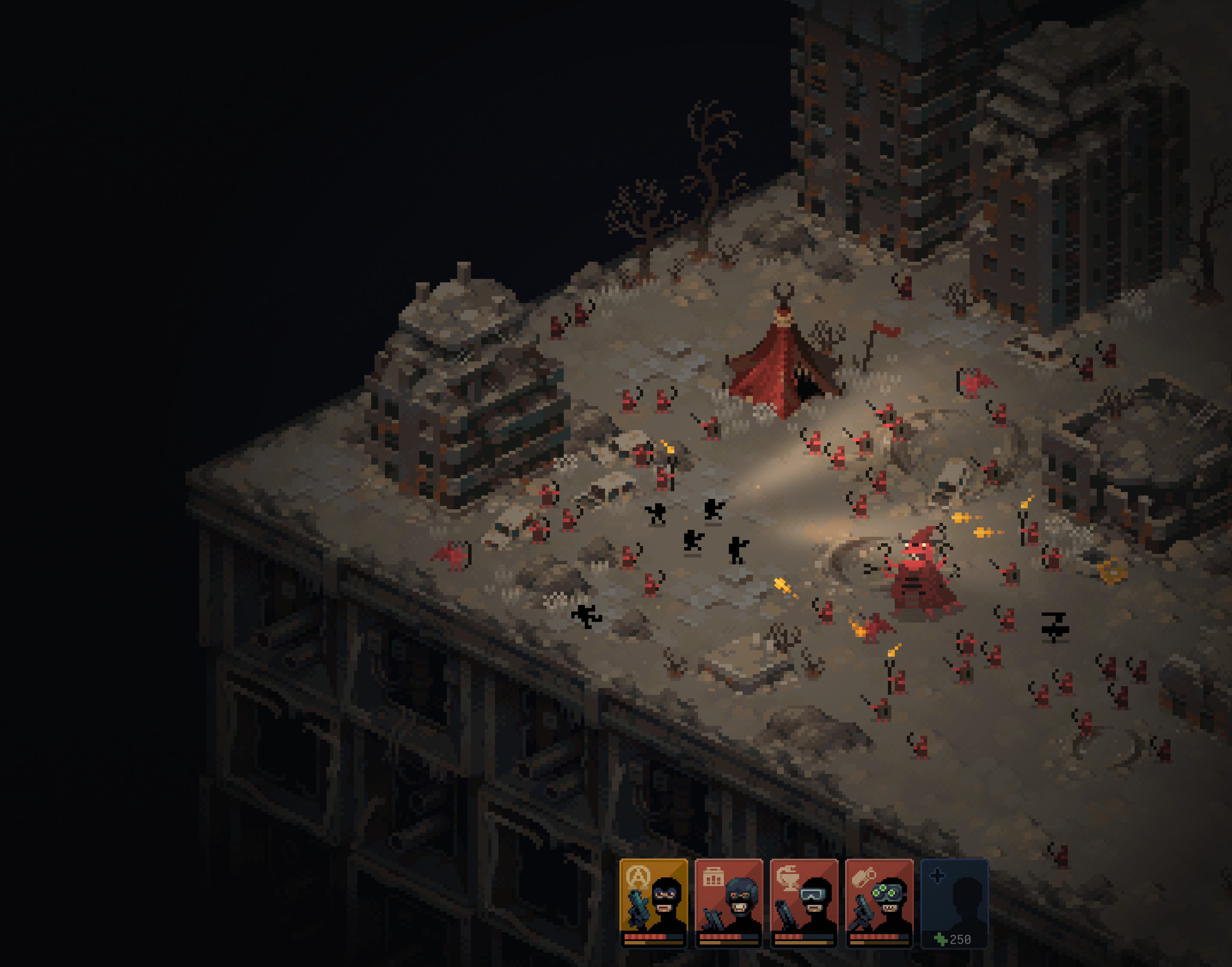Select the helmeted soldier with toolbox icon
This screenshot has width=1232, height=967.
pos(729,902)
